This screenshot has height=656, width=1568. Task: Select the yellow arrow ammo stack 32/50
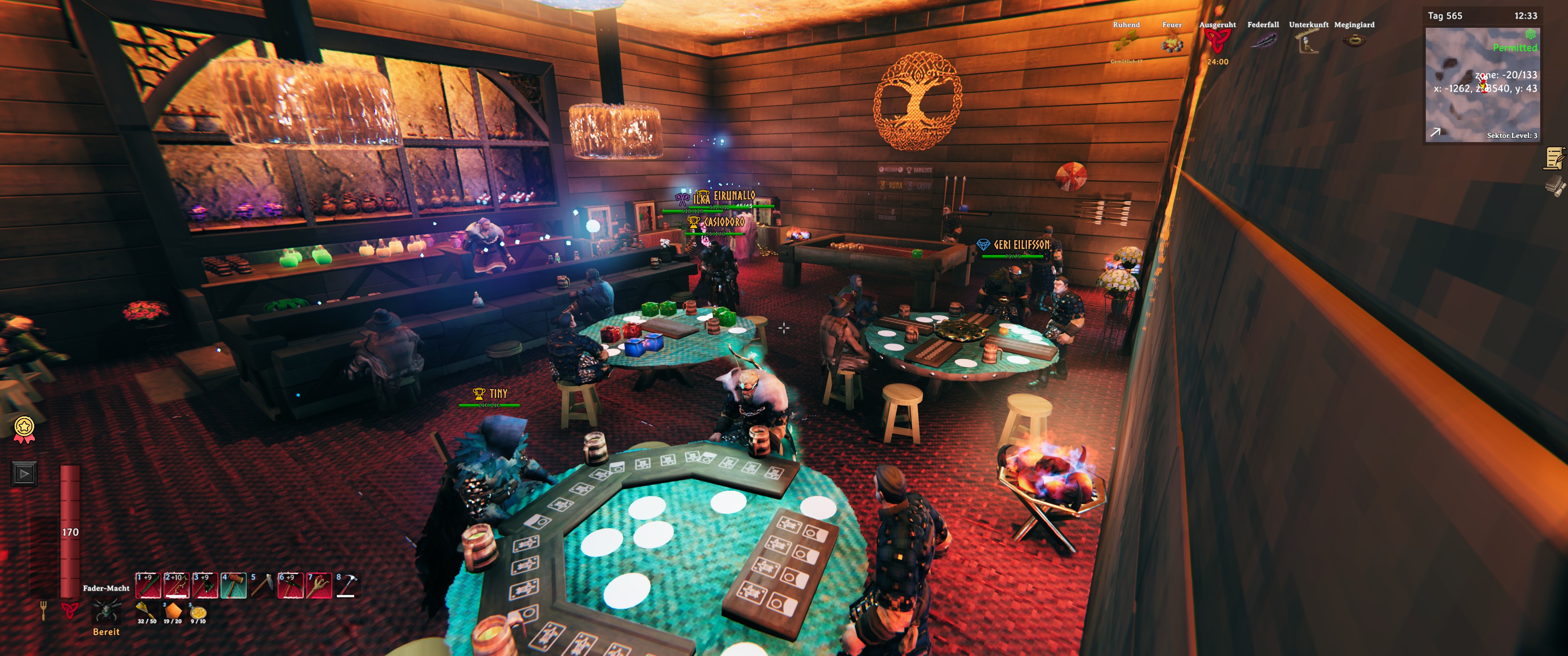(x=146, y=611)
